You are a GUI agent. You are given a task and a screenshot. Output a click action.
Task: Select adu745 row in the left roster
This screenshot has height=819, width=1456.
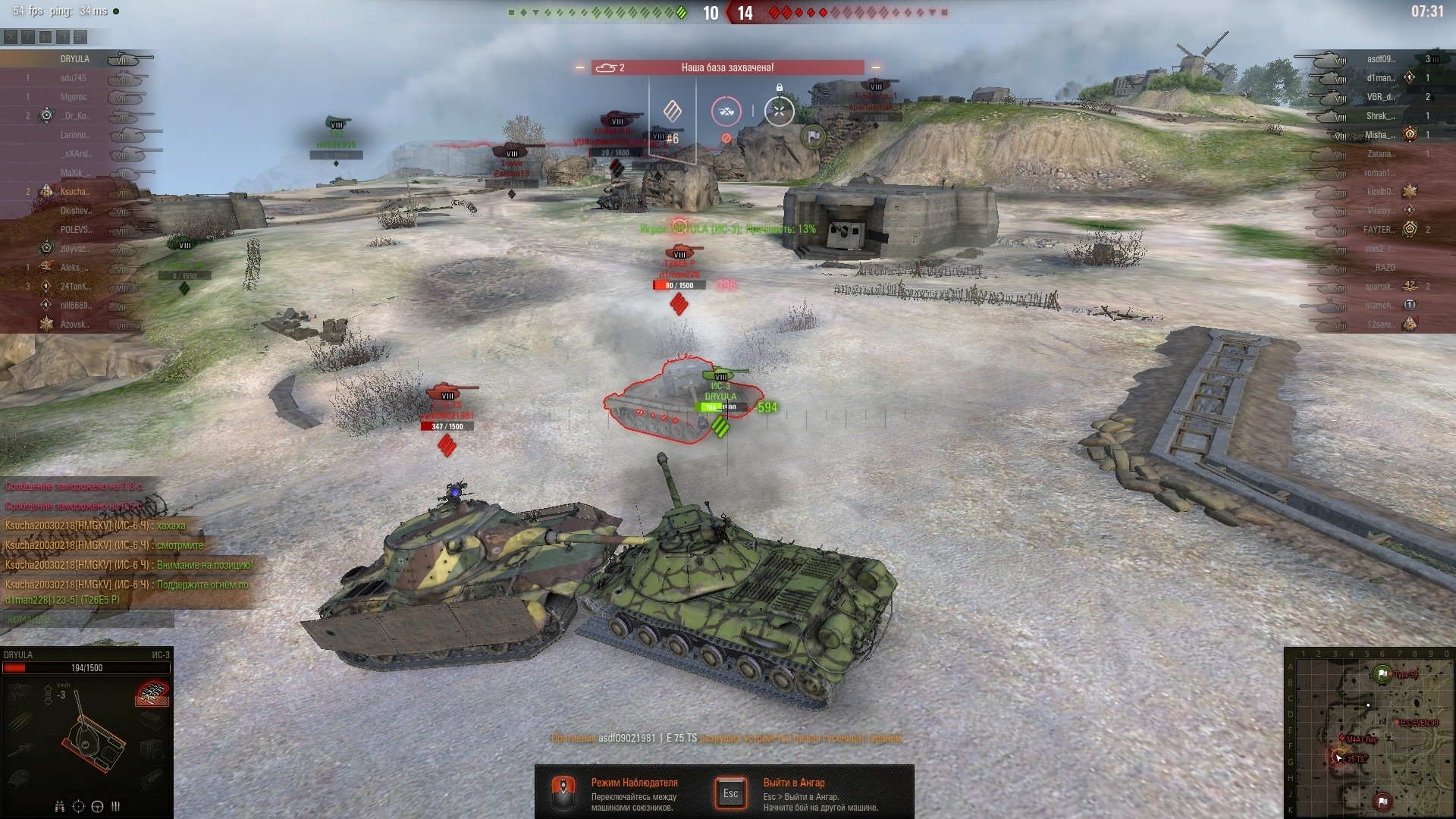pos(74,78)
